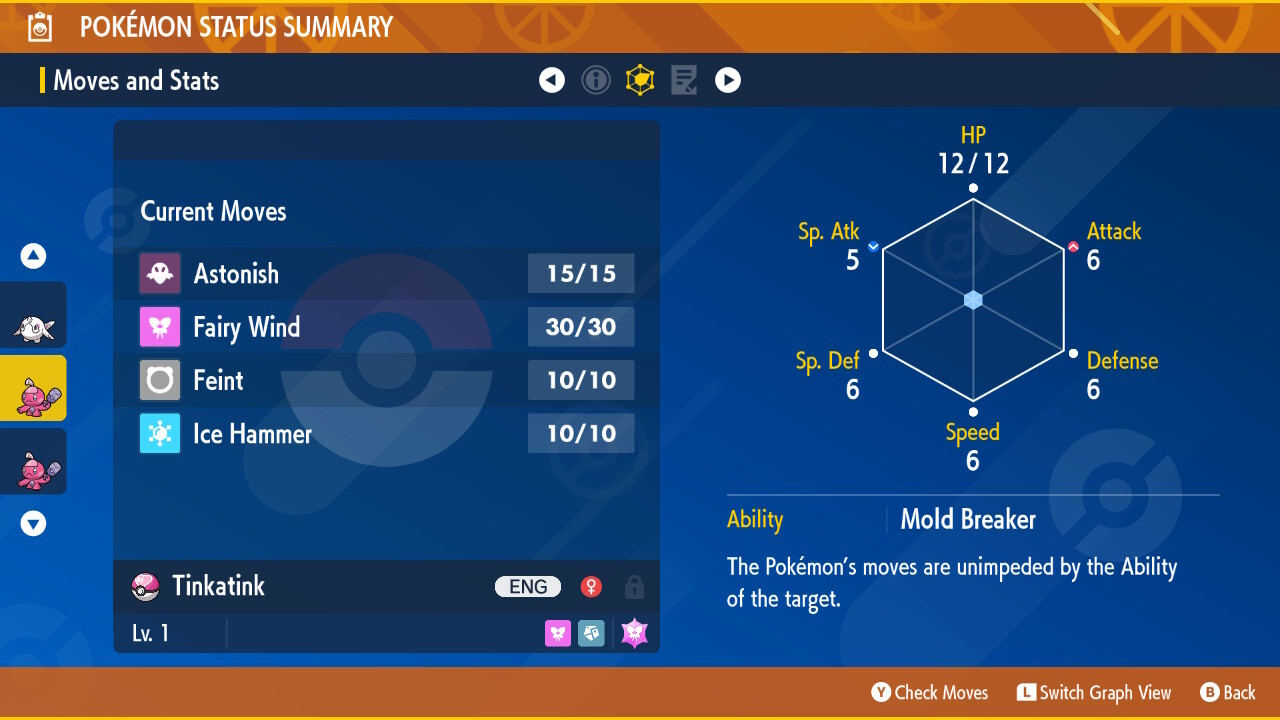Choose the Fairy Wind move
Screen dimensions: 1280x720
(386, 327)
